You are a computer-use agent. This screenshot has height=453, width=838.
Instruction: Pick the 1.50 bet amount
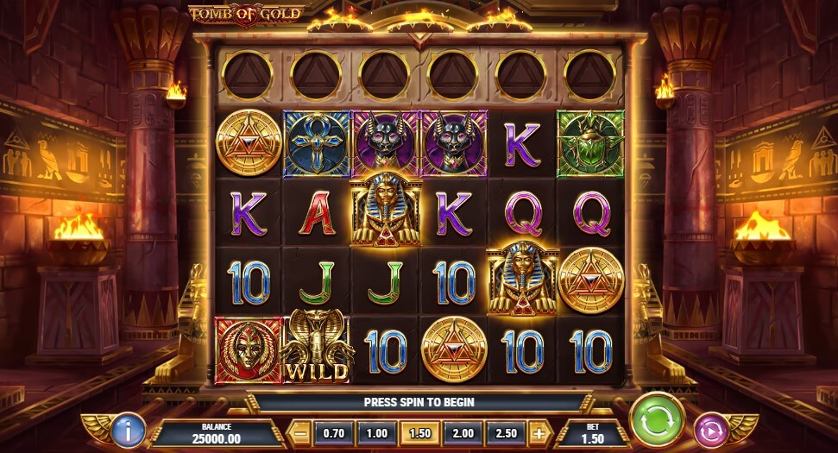[x=419, y=434]
